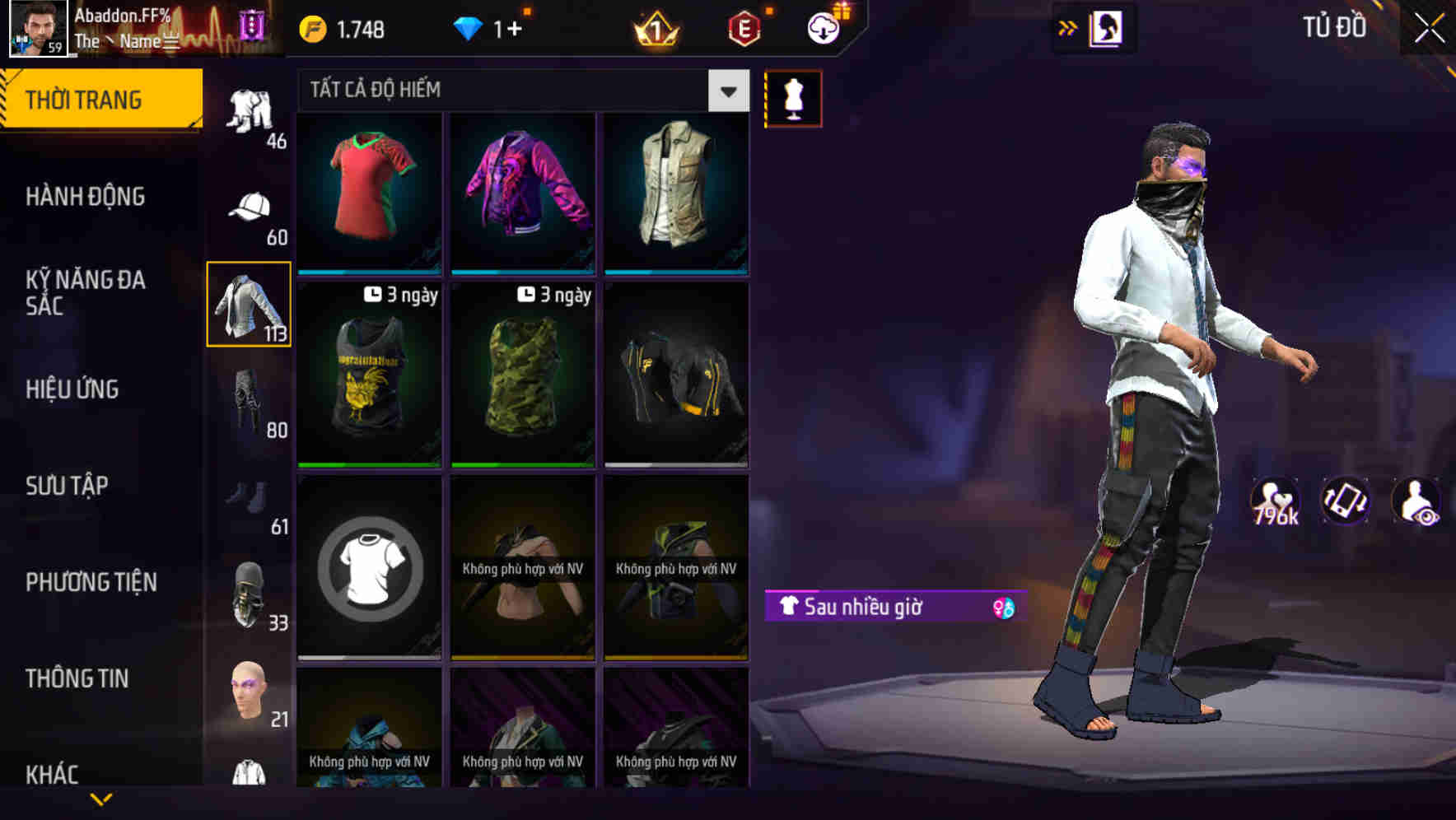Toggle the currently selected shirt with 113 items
This screenshot has height=820, width=1456.
point(248,306)
